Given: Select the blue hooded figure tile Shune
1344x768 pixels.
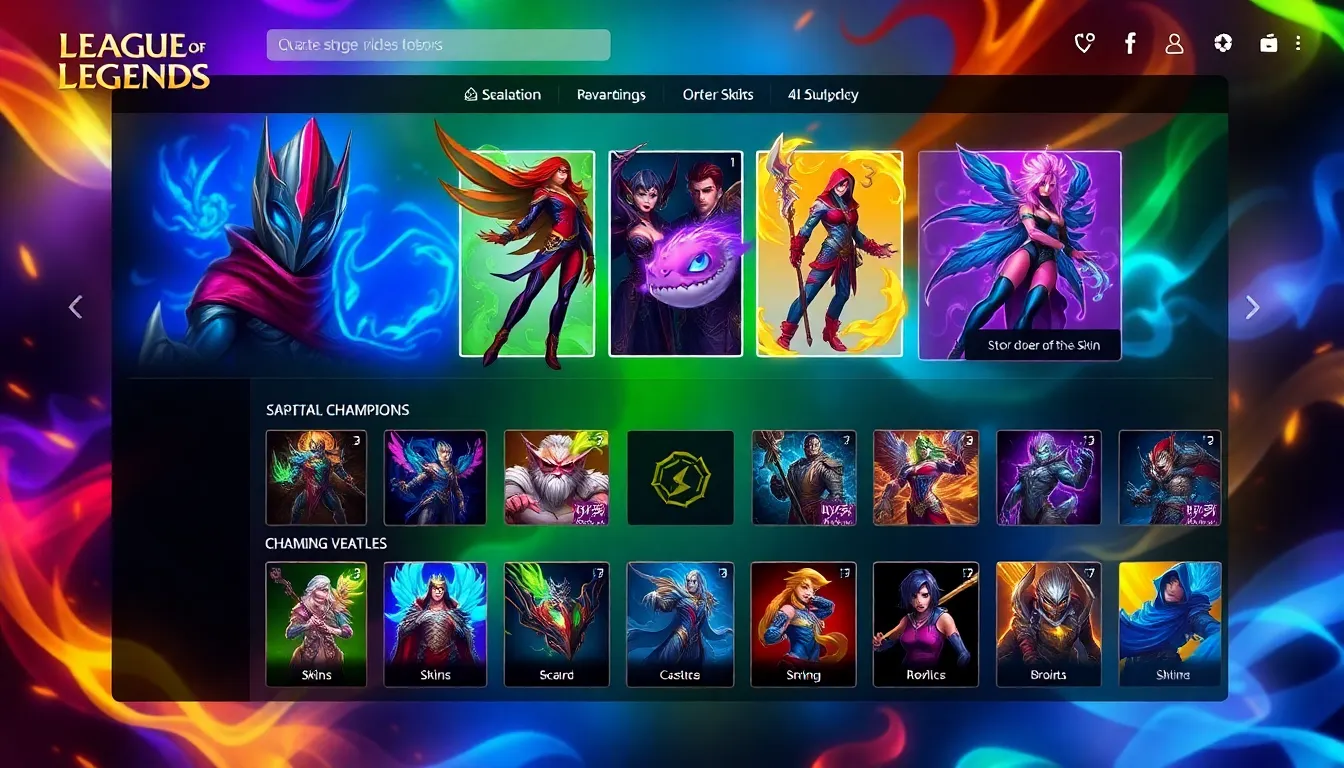Looking at the screenshot, I should pos(1170,624).
